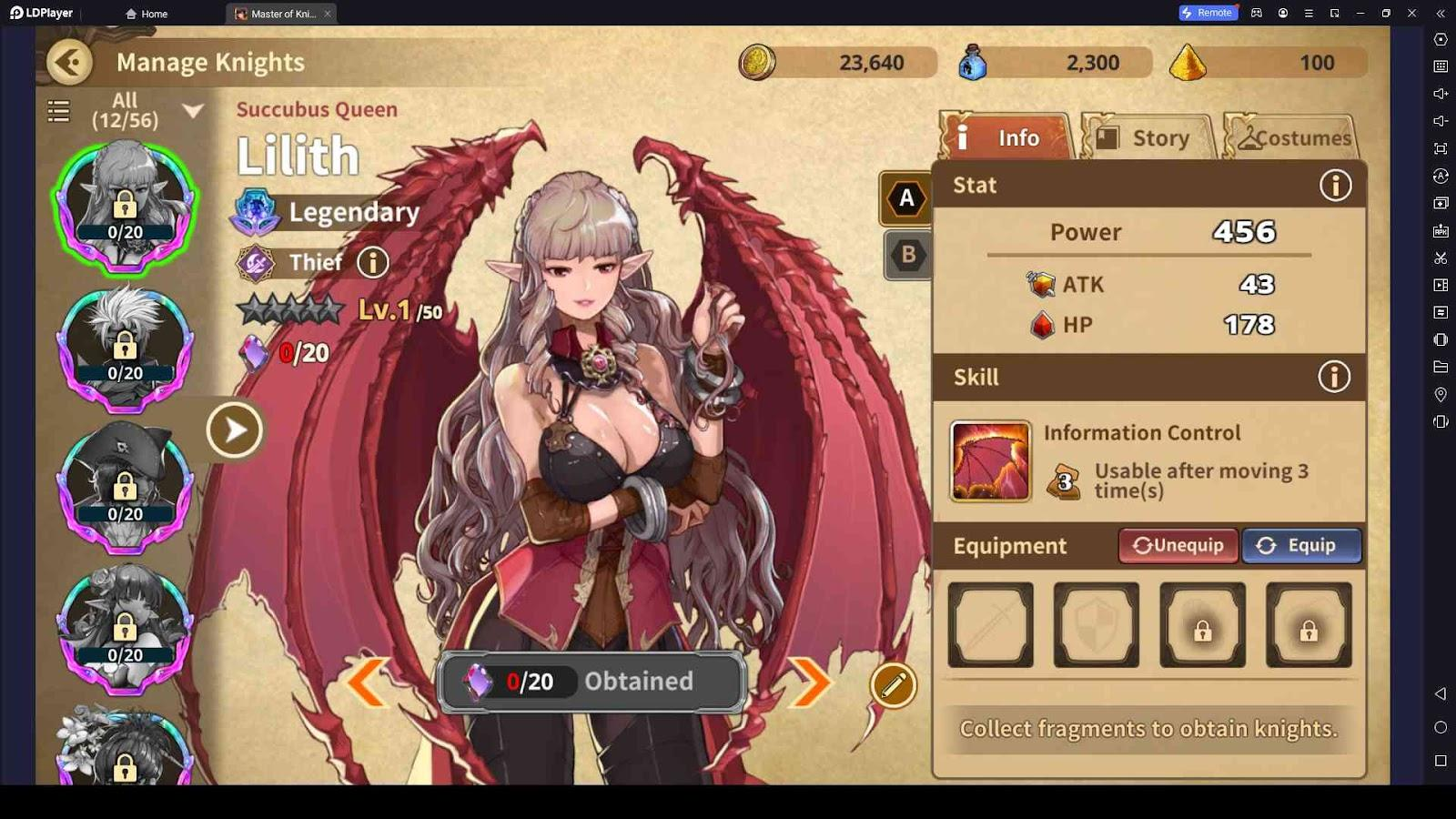Show Stat details info
1456x819 pixels.
[1335, 186]
